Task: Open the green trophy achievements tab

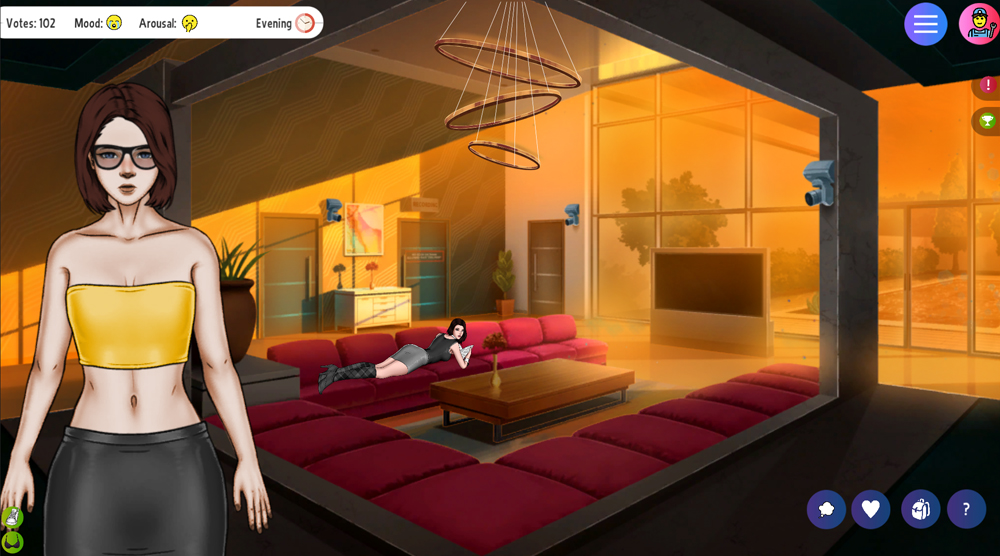Action: click(x=988, y=121)
